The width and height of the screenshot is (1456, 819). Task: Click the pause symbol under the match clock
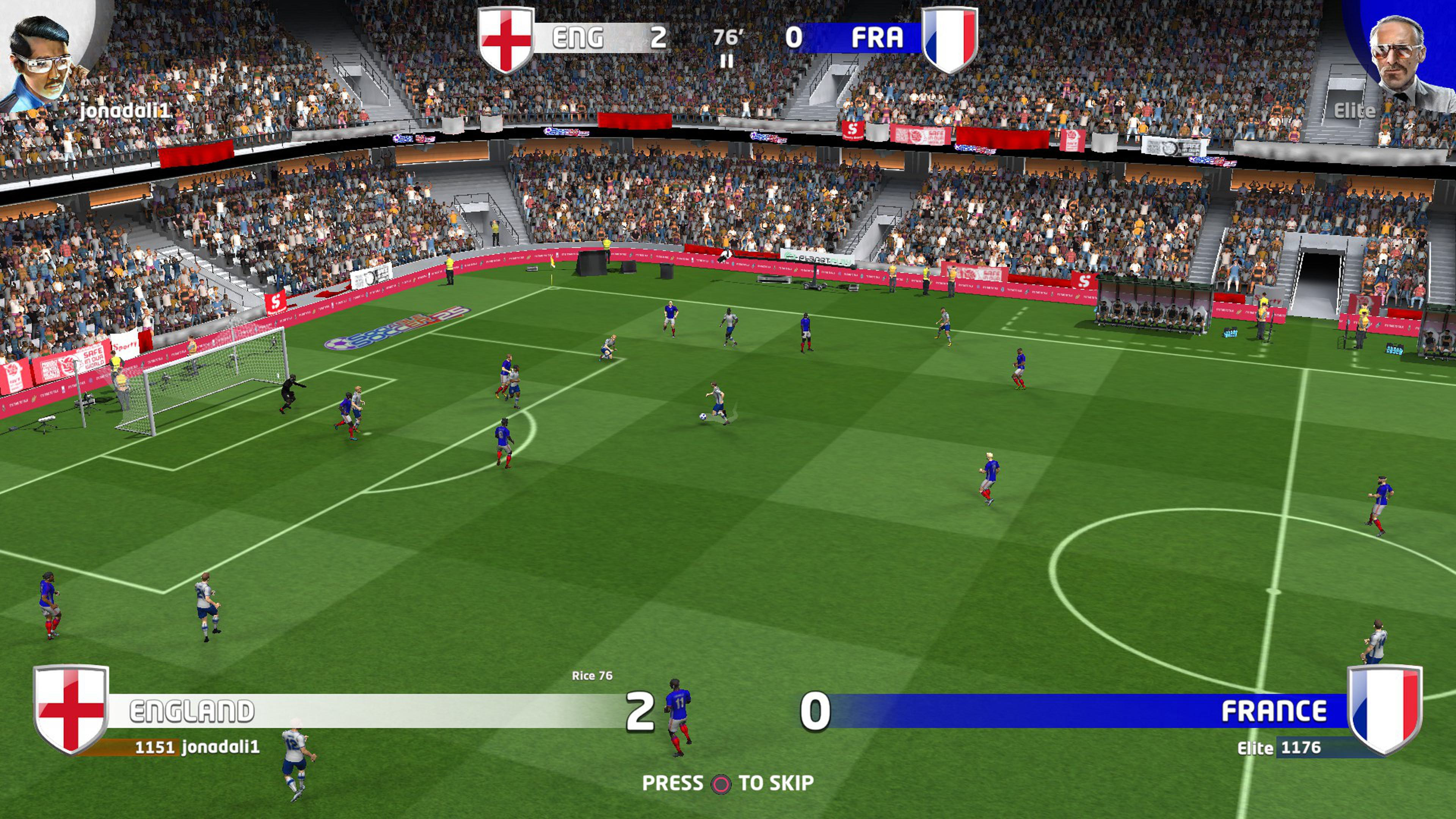(727, 61)
